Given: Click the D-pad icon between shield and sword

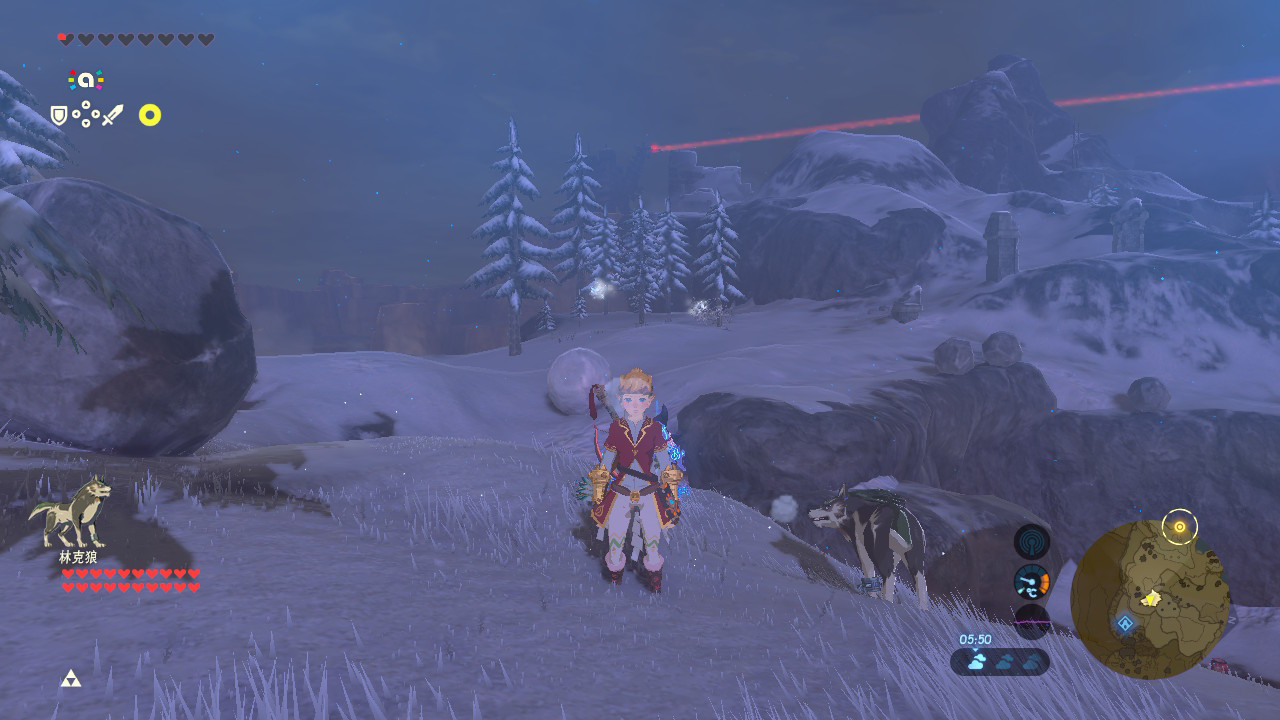Looking at the screenshot, I should [x=85, y=114].
